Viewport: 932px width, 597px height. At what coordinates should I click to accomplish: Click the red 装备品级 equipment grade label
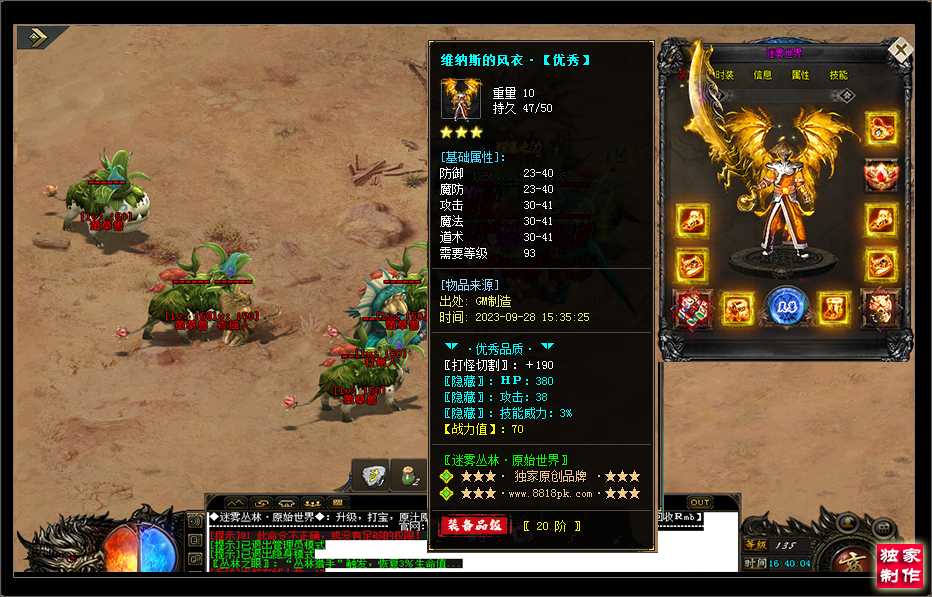[x=474, y=526]
